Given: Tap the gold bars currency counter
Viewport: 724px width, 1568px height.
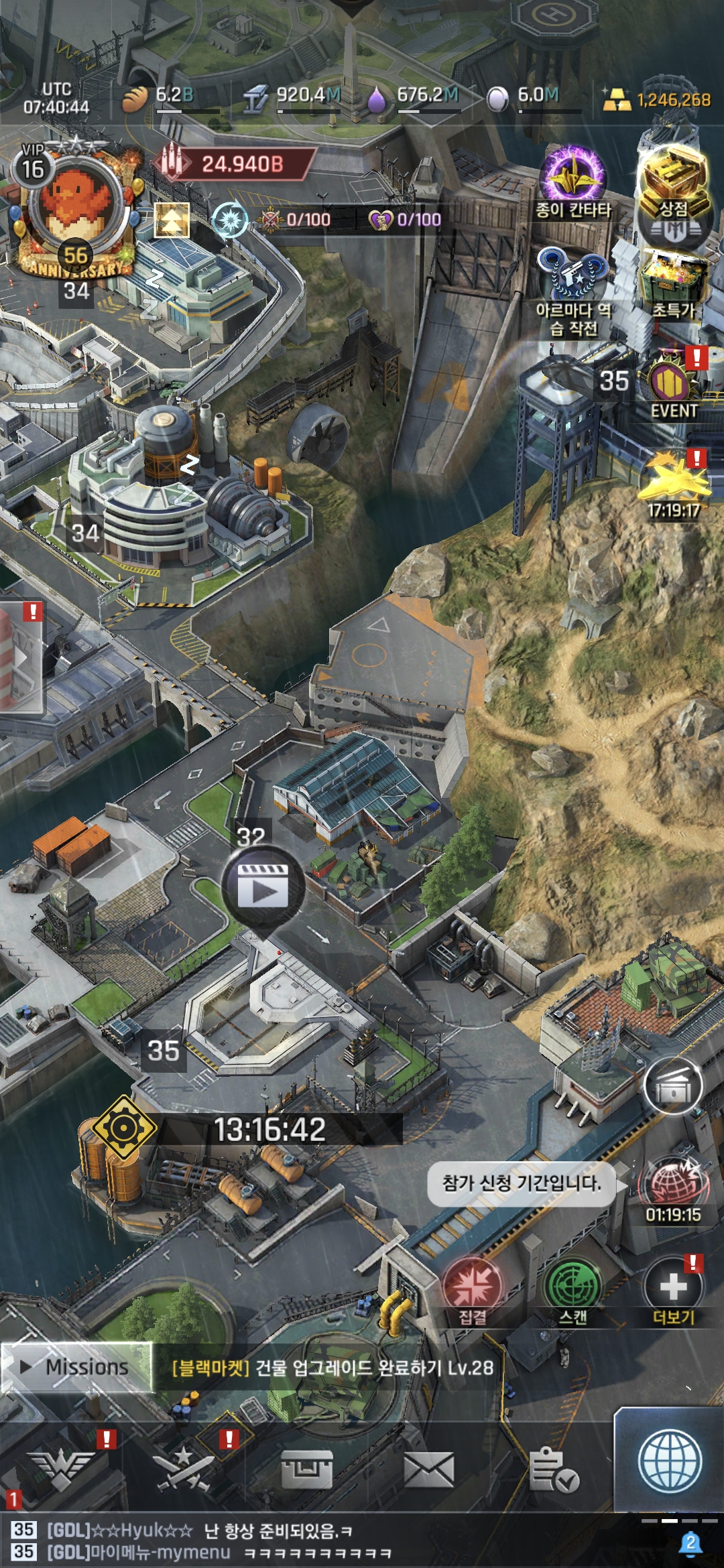Looking at the screenshot, I should (x=657, y=100).
